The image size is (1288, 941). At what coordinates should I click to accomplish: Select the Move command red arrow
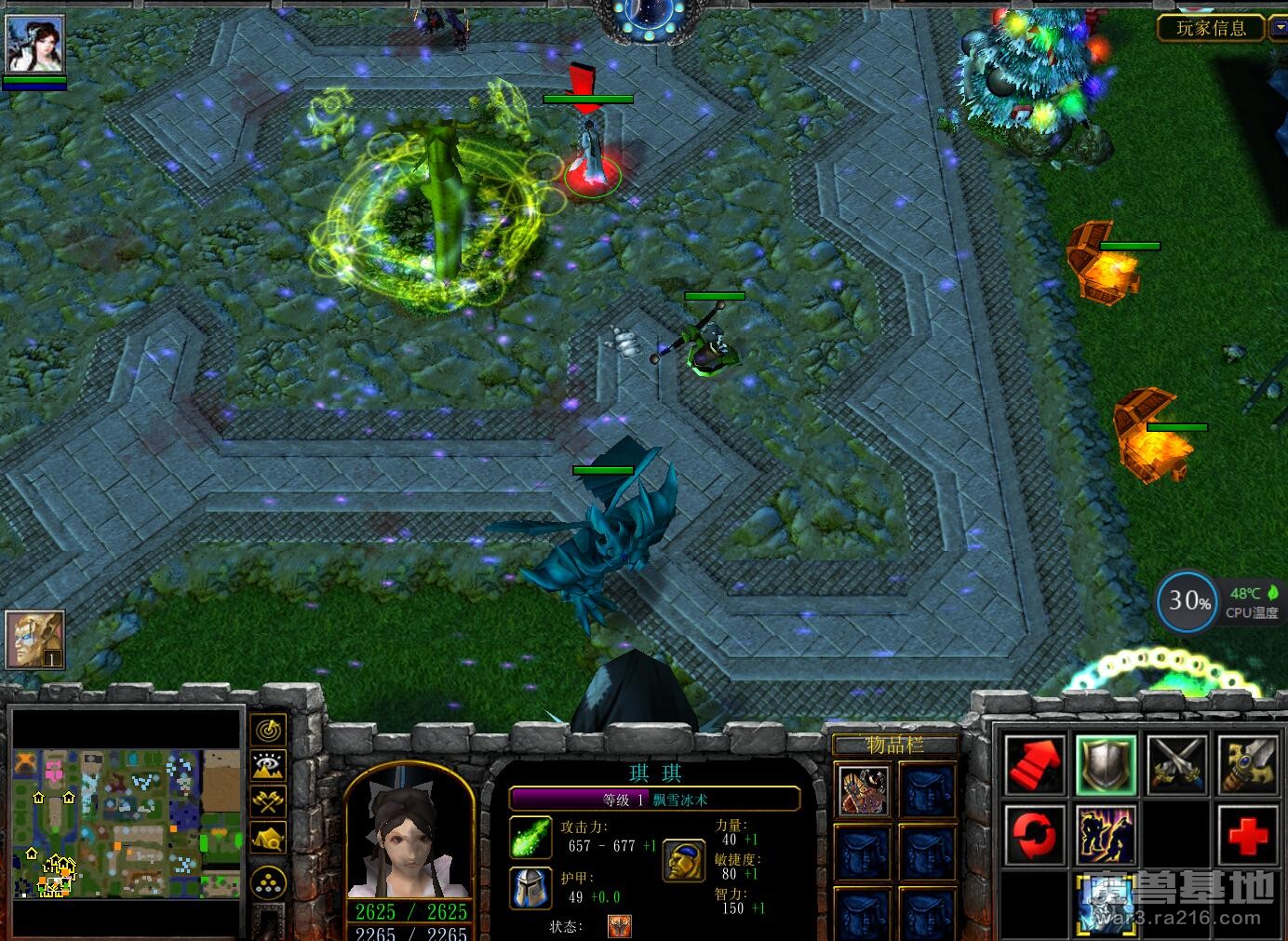click(1035, 765)
